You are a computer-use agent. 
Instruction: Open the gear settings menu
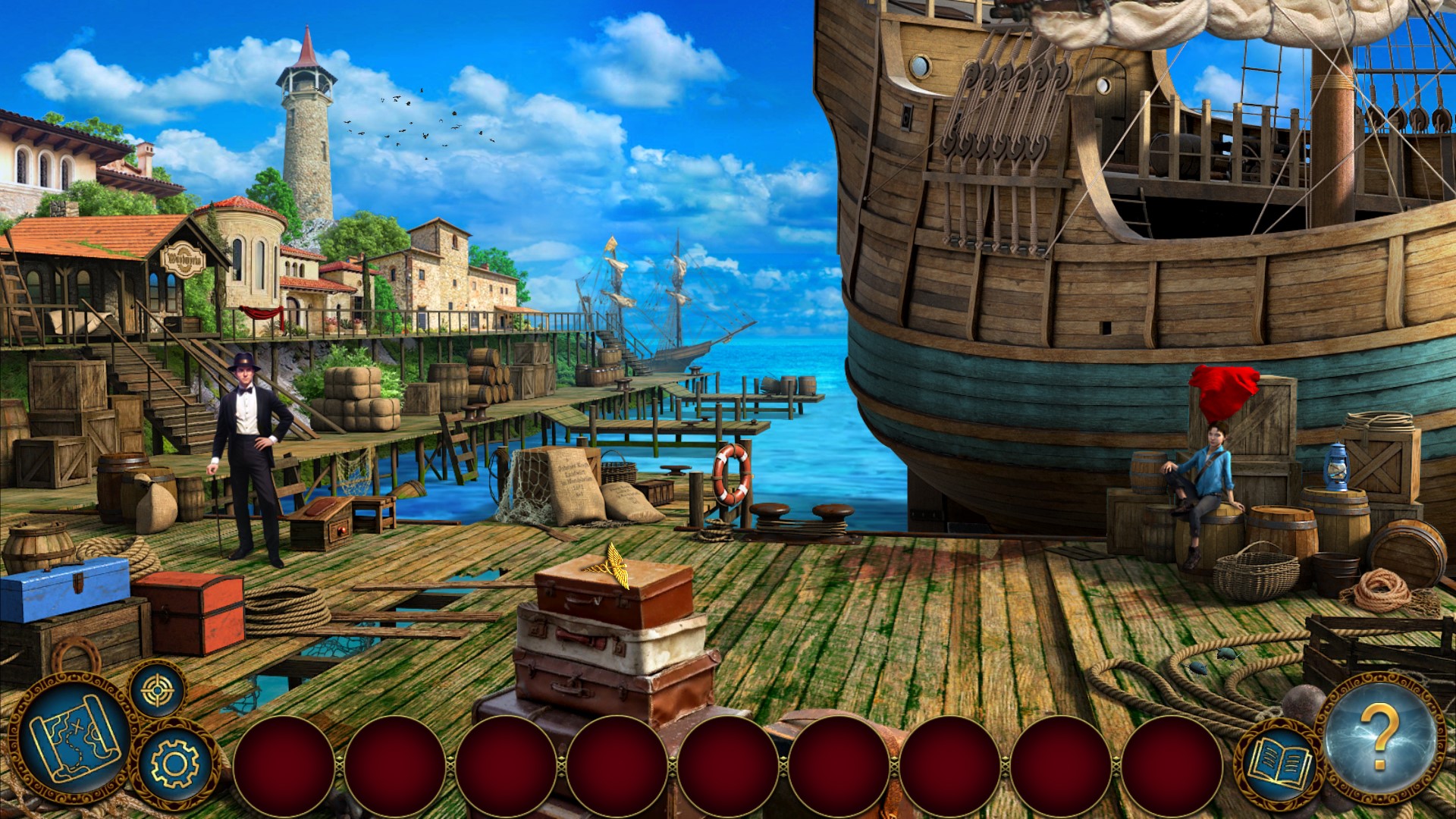[x=174, y=761]
